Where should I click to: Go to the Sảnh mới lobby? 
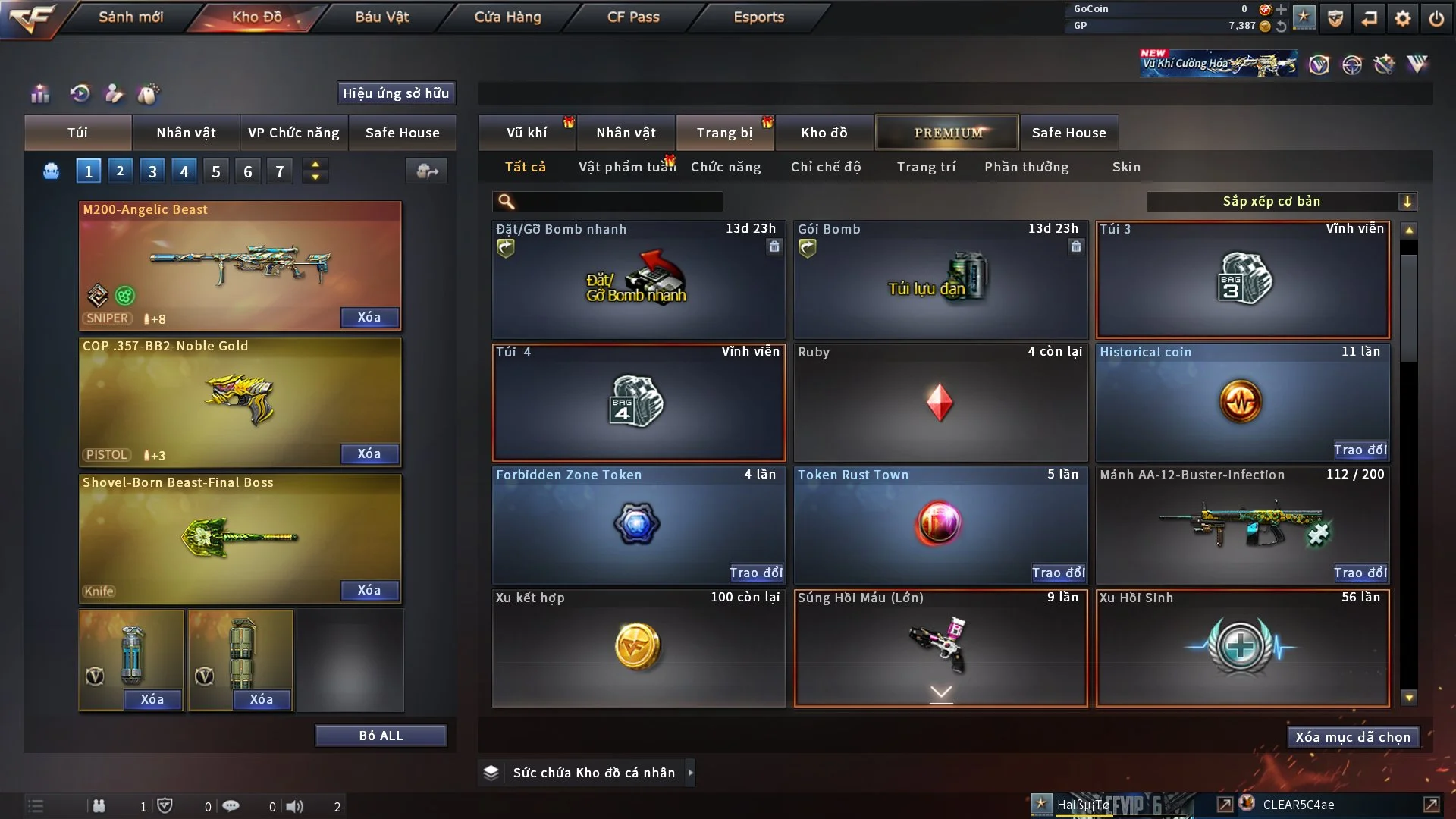[x=130, y=17]
